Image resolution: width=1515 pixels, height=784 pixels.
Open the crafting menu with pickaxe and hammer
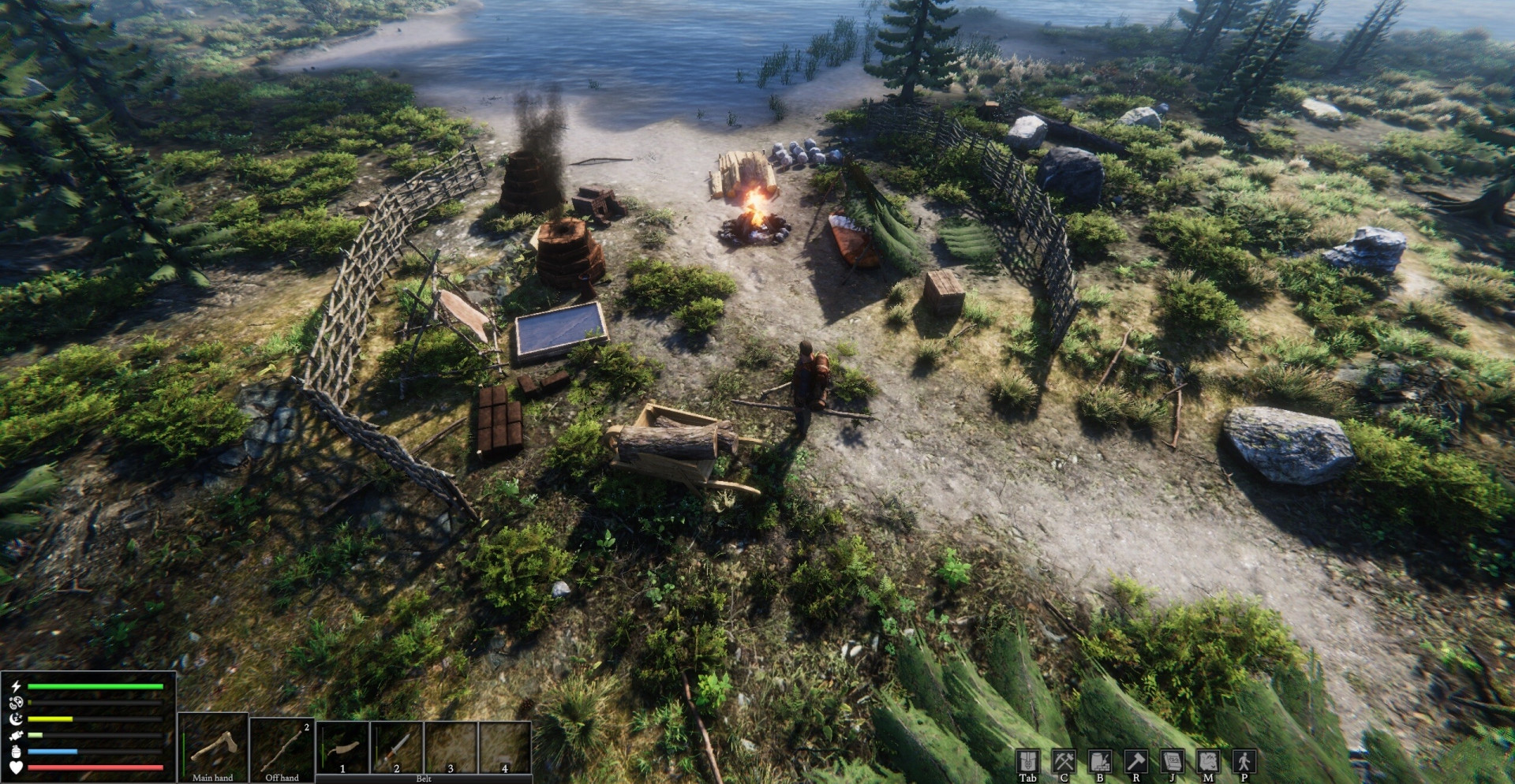tap(1064, 761)
